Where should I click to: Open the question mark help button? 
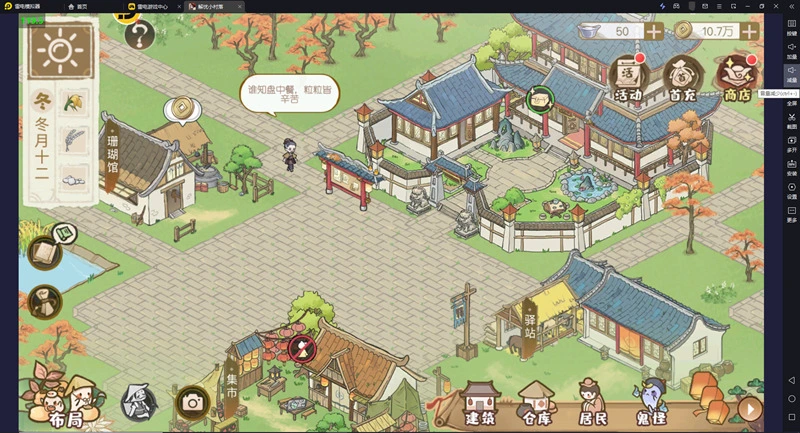click(x=139, y=37)
